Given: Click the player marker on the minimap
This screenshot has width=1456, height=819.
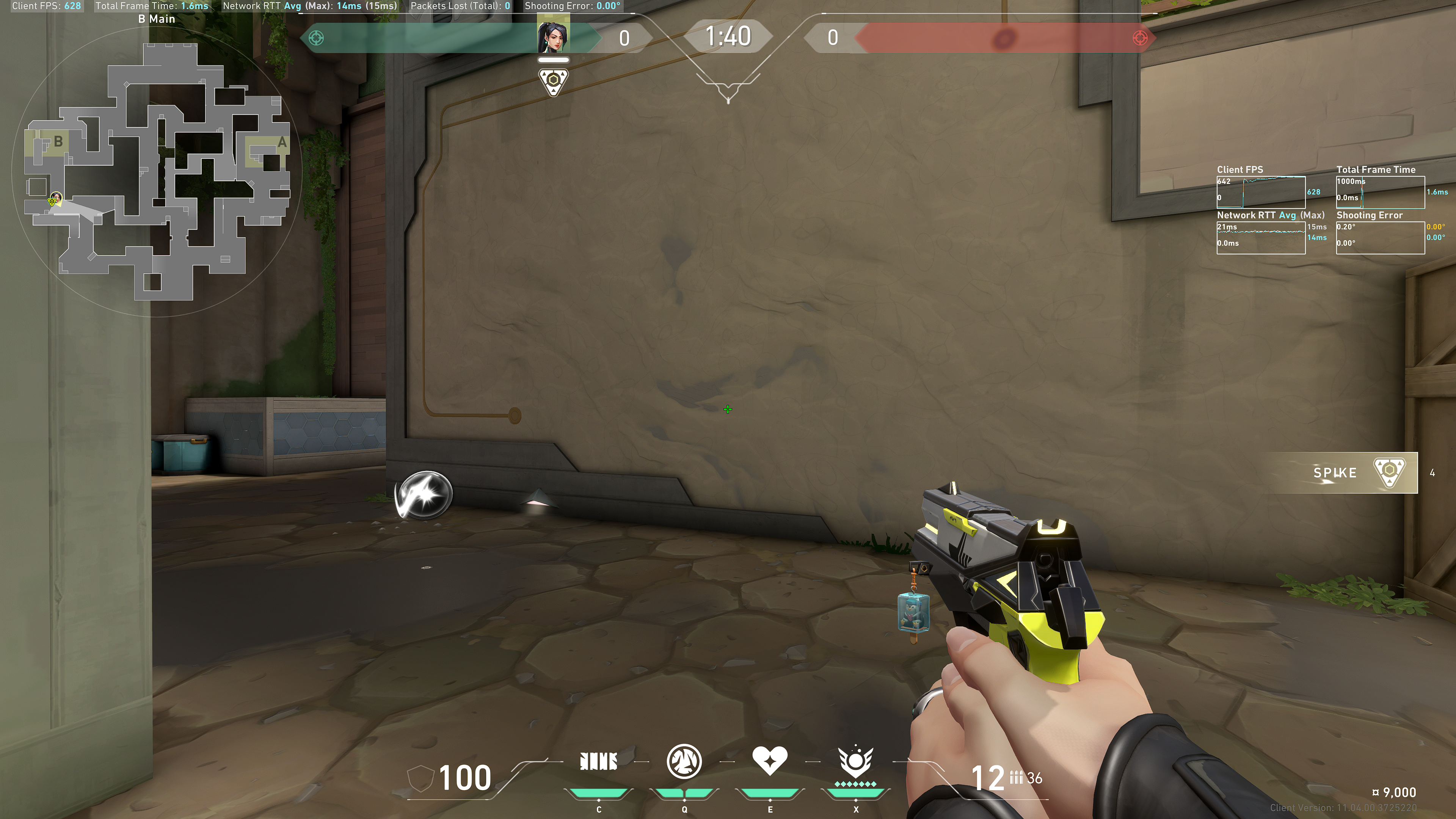Looking at the screenshot, I should click(x=55, y=199).
